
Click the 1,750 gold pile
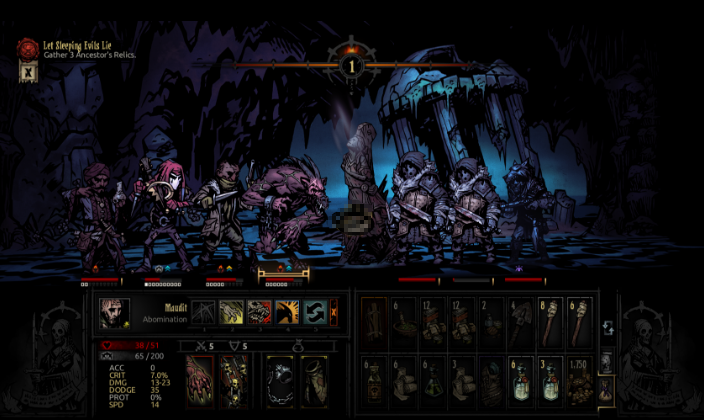point(580,380)
